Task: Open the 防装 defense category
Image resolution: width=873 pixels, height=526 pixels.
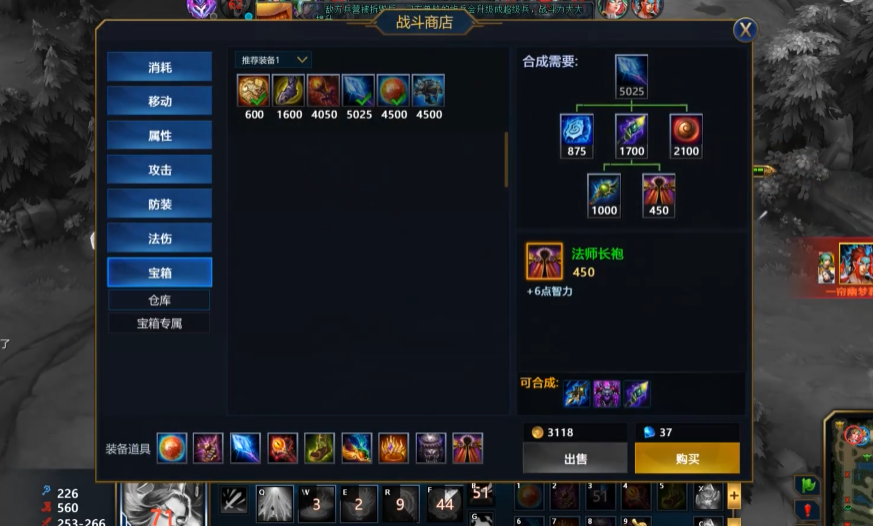Action: tap(160, 204)
